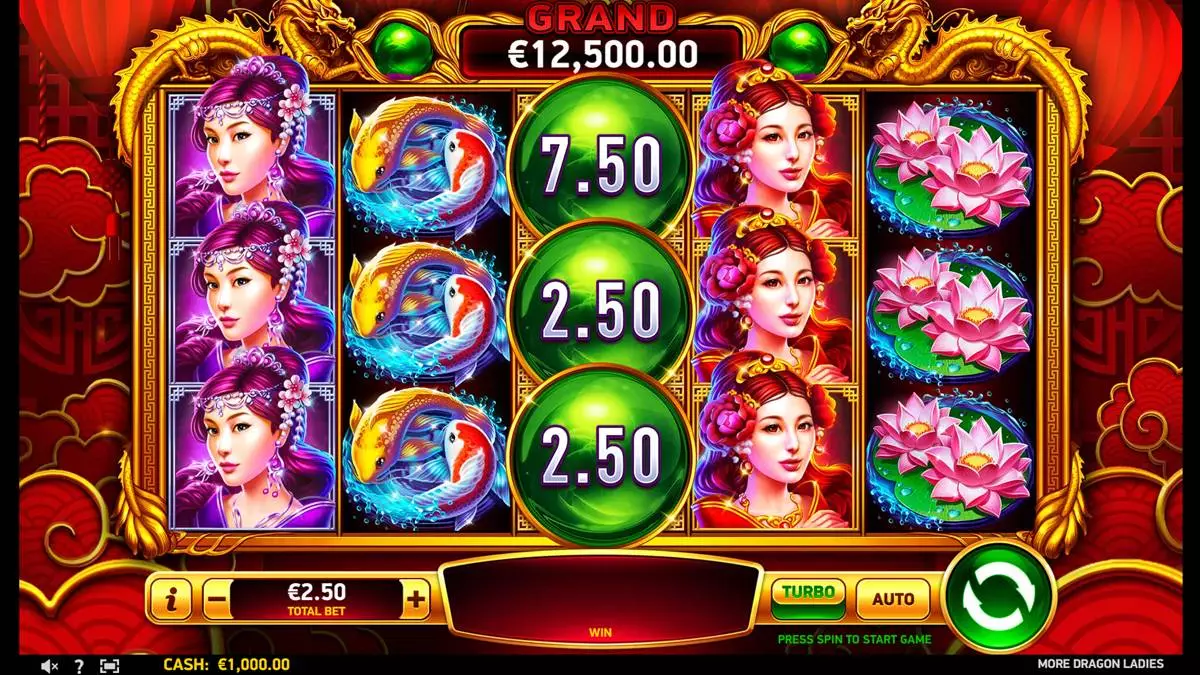The width and height of the screenshot is (1200, 675).
Task: Switch to fullscreen mode
Action: pyautogui.click(x=109, y=665)
